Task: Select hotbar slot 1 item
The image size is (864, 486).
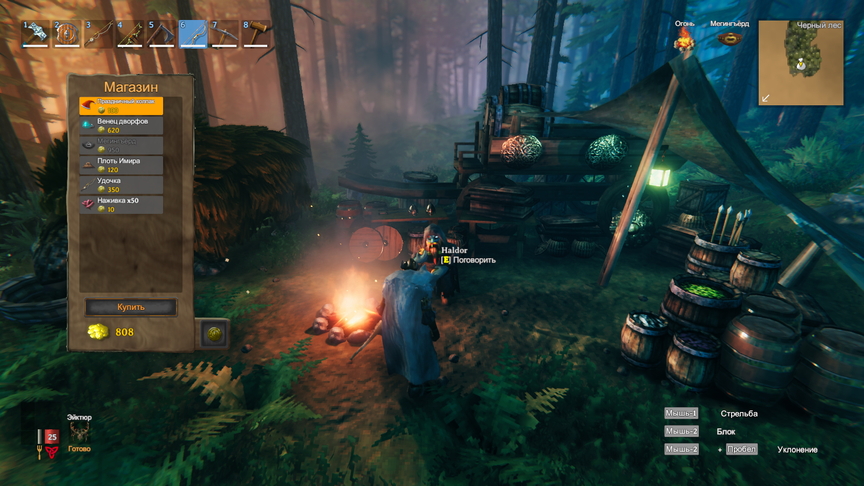Action: (36, 34)
